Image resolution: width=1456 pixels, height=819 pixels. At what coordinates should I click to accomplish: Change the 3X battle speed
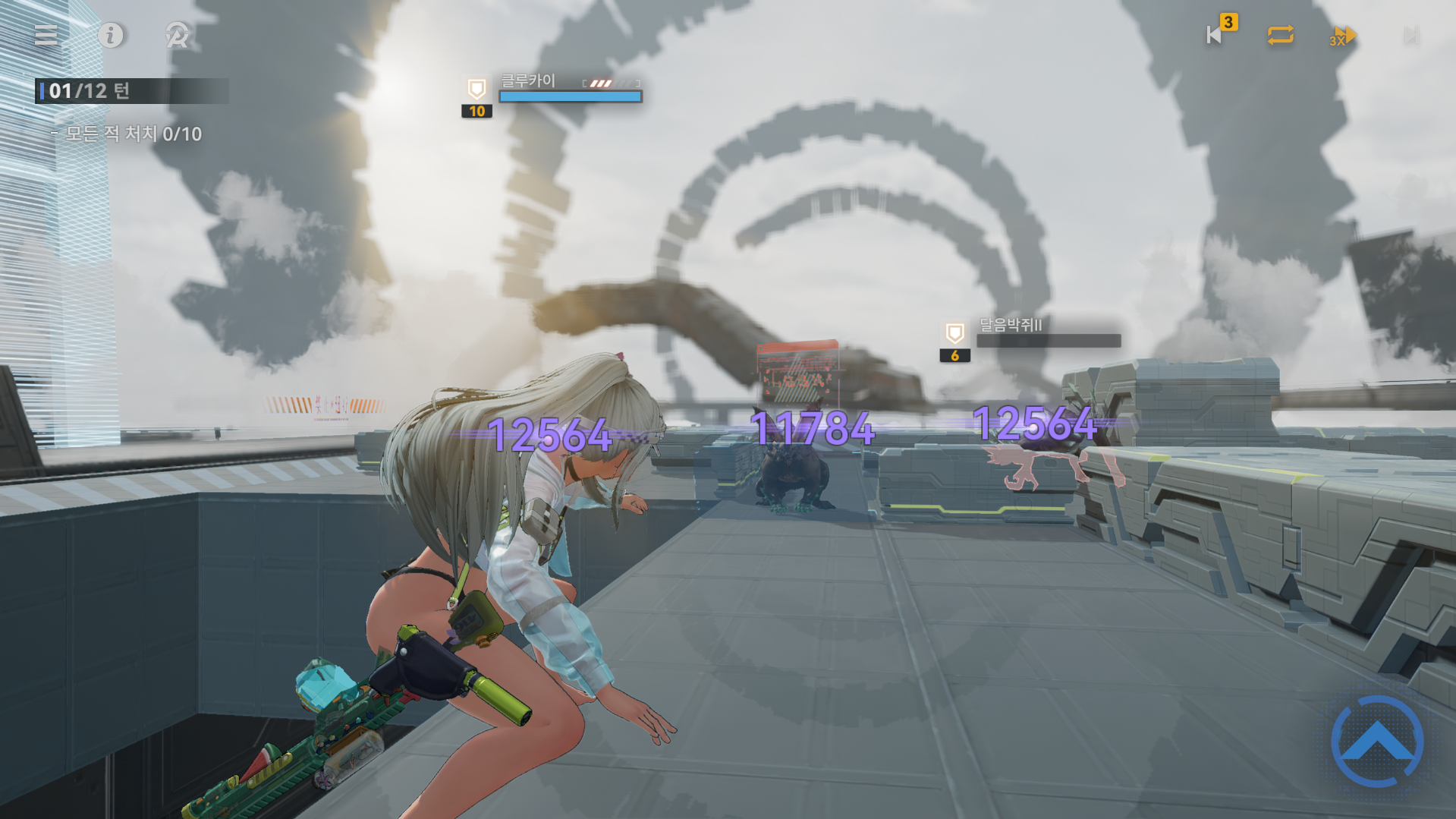pyautogui.click(x=1342, y=36)
